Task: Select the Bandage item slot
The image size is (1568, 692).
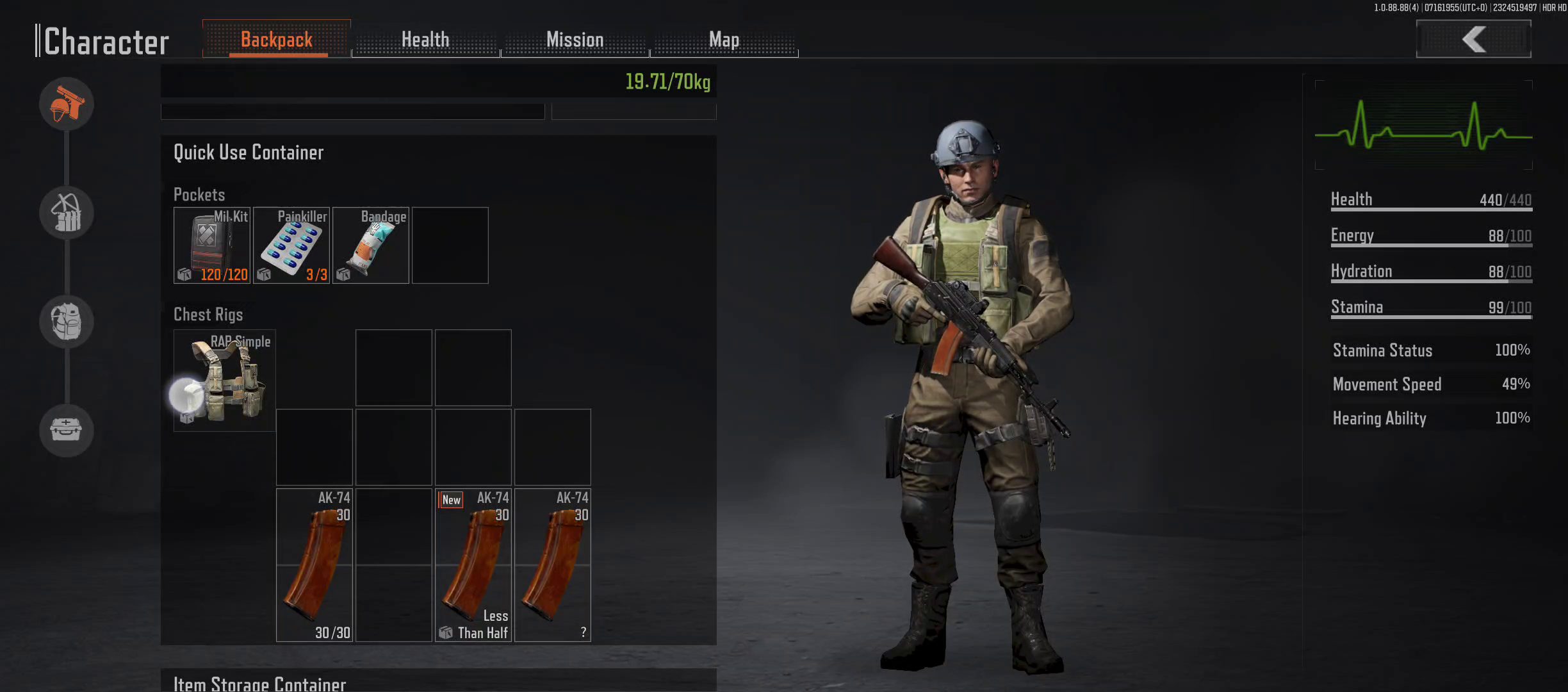Action: click(371, 245)
